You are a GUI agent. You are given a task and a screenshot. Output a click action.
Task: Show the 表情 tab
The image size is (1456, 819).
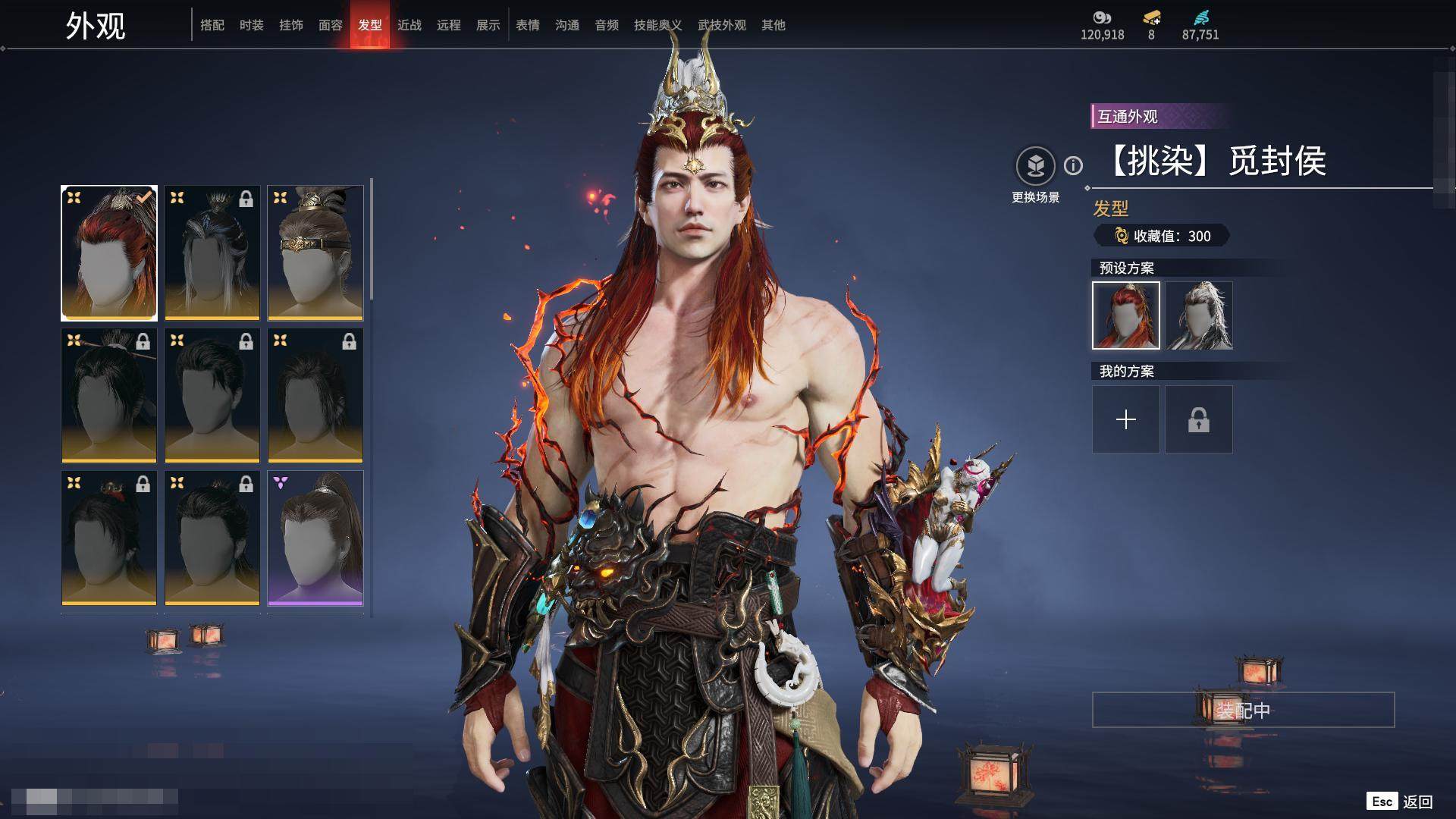[528, 25]
